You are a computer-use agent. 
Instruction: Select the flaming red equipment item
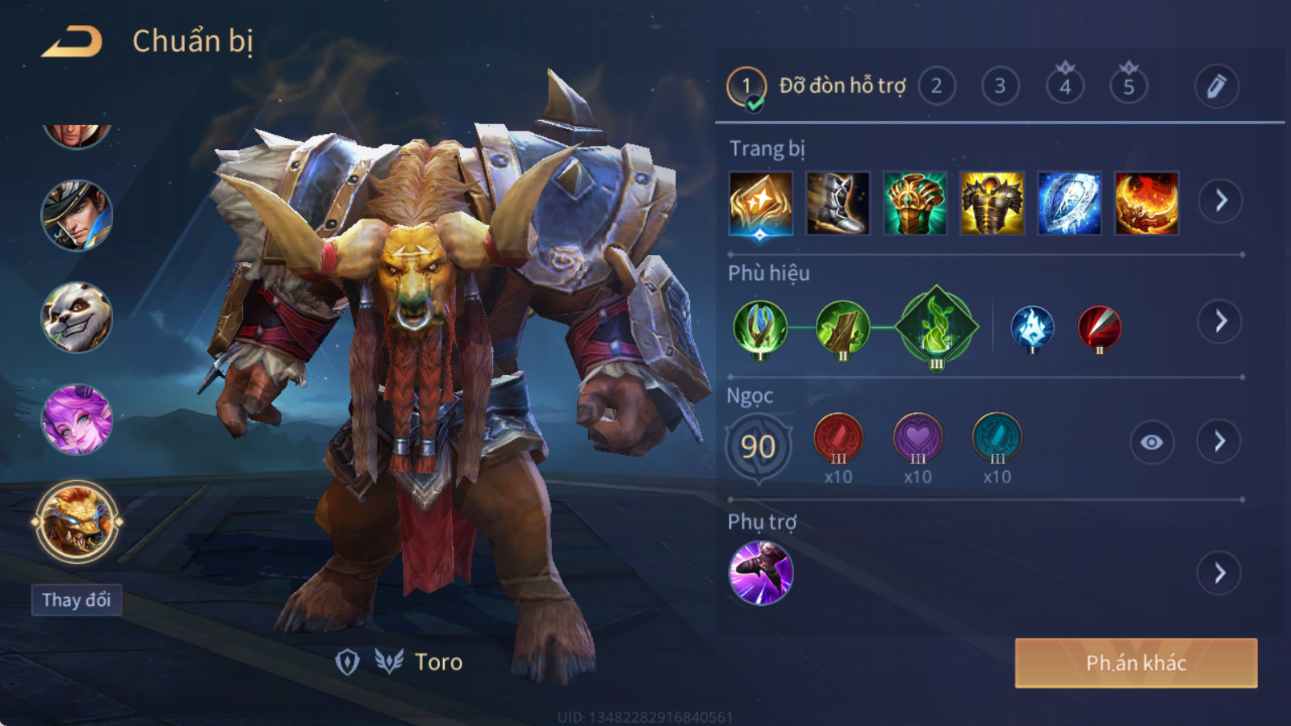(x=1146, y=203)
